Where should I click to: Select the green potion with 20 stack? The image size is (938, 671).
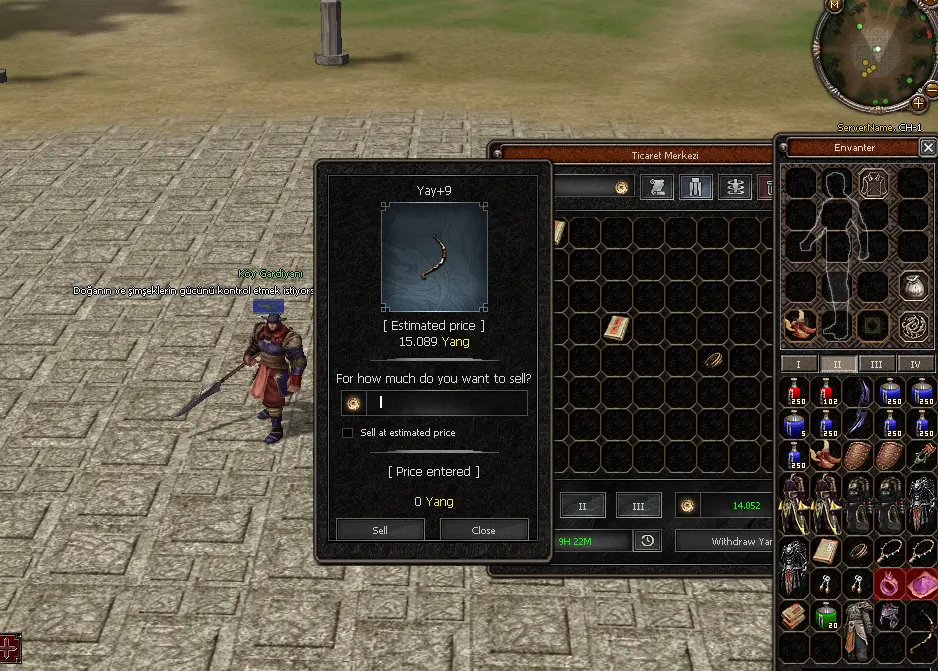coord(827,617)
